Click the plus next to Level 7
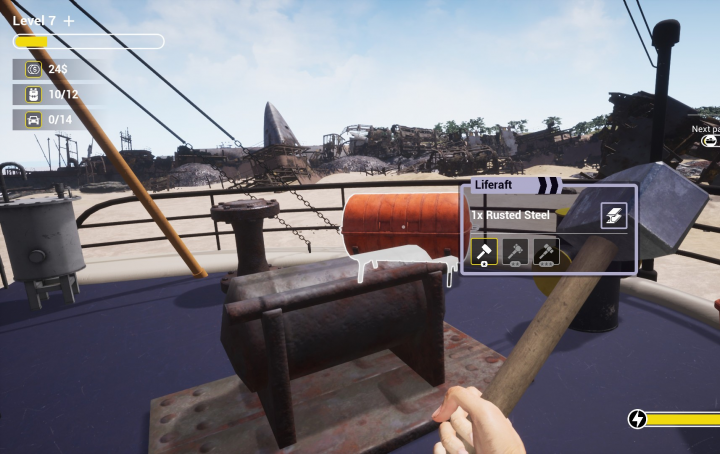 [69, 21]
